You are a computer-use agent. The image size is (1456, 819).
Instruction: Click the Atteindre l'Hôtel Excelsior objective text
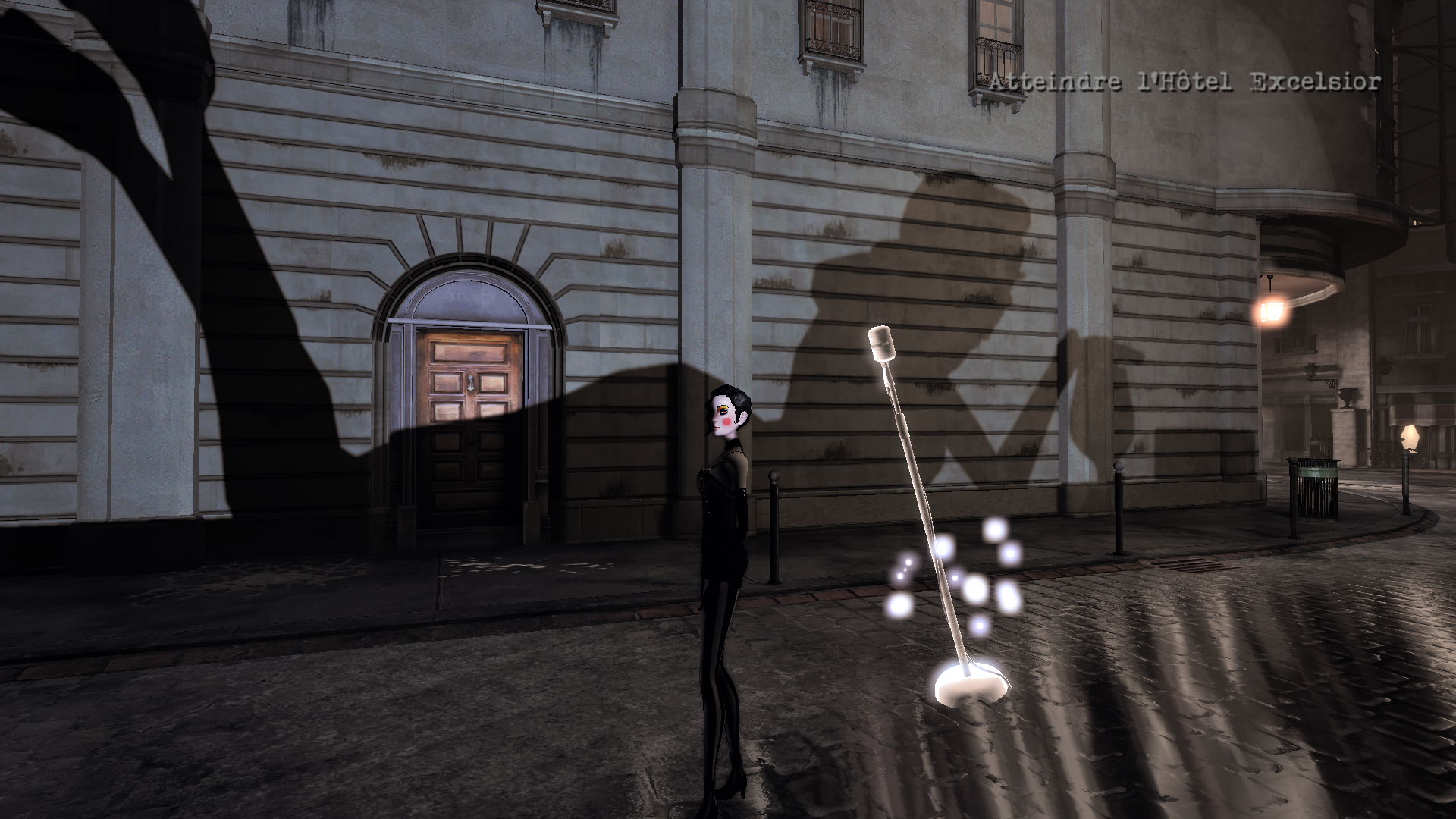click(1185, 82)
